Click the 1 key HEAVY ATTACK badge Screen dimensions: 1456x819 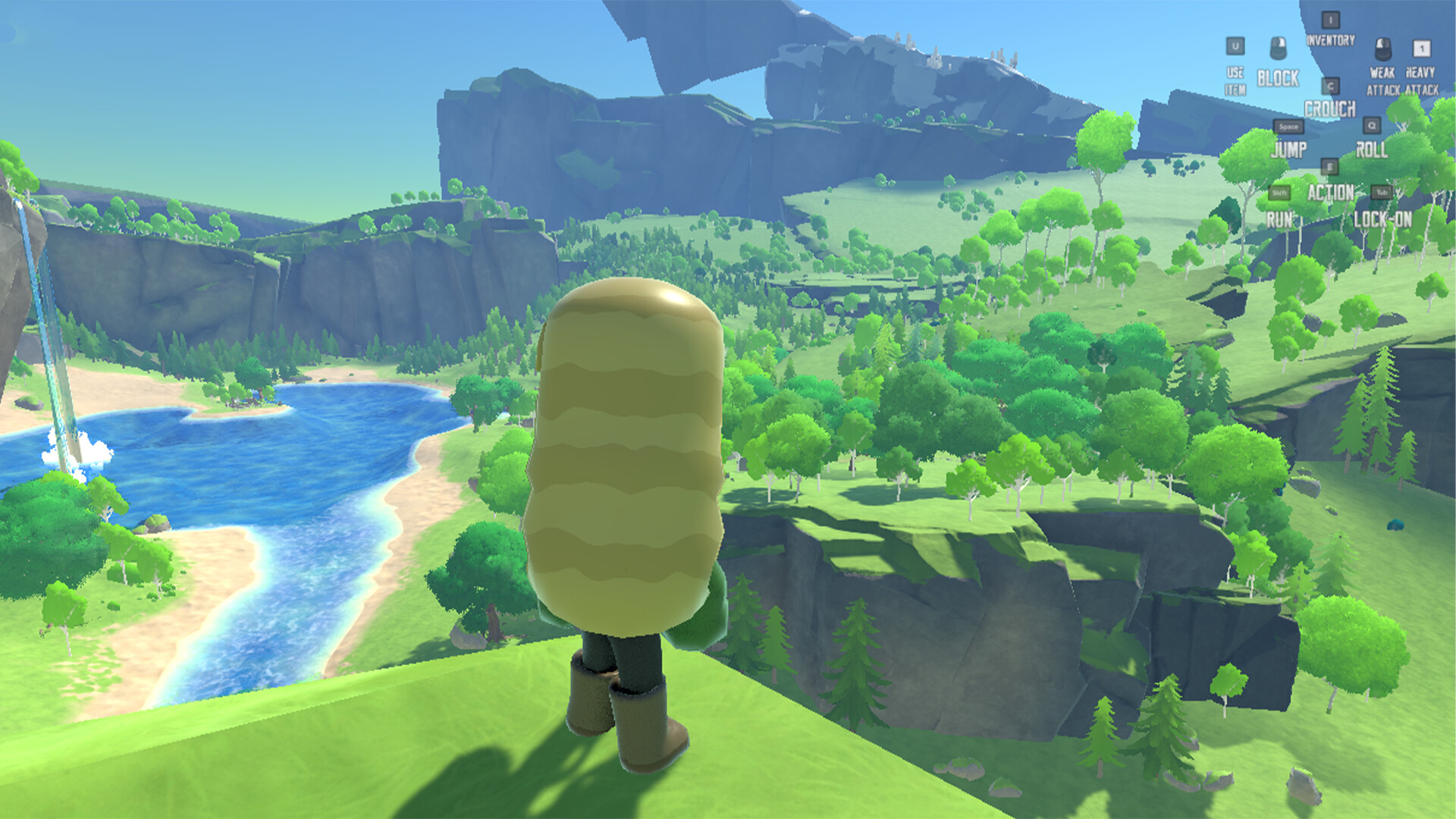1421,49
